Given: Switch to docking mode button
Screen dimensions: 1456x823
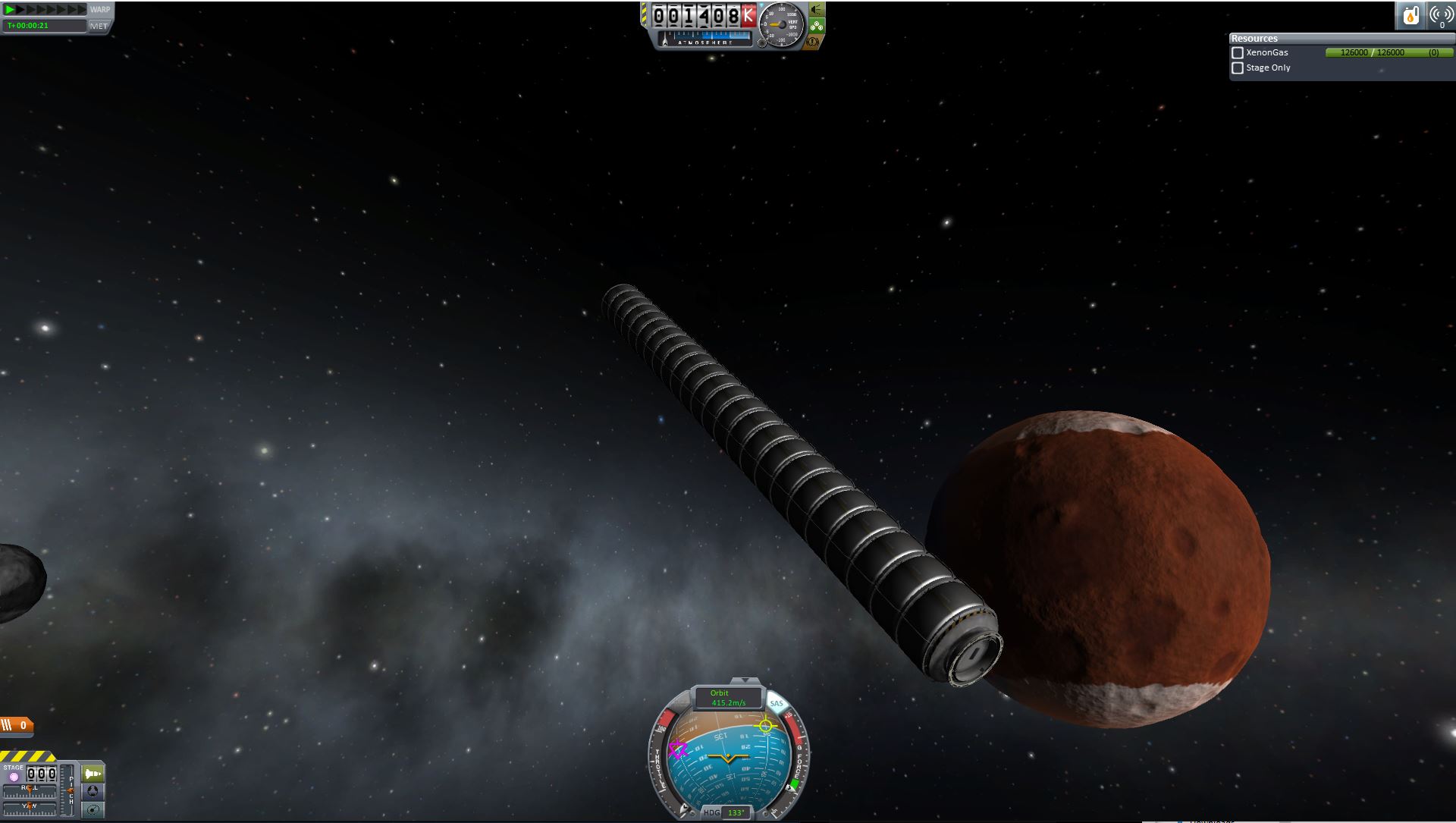Looking at the screenshot, I should click(93, 792).
